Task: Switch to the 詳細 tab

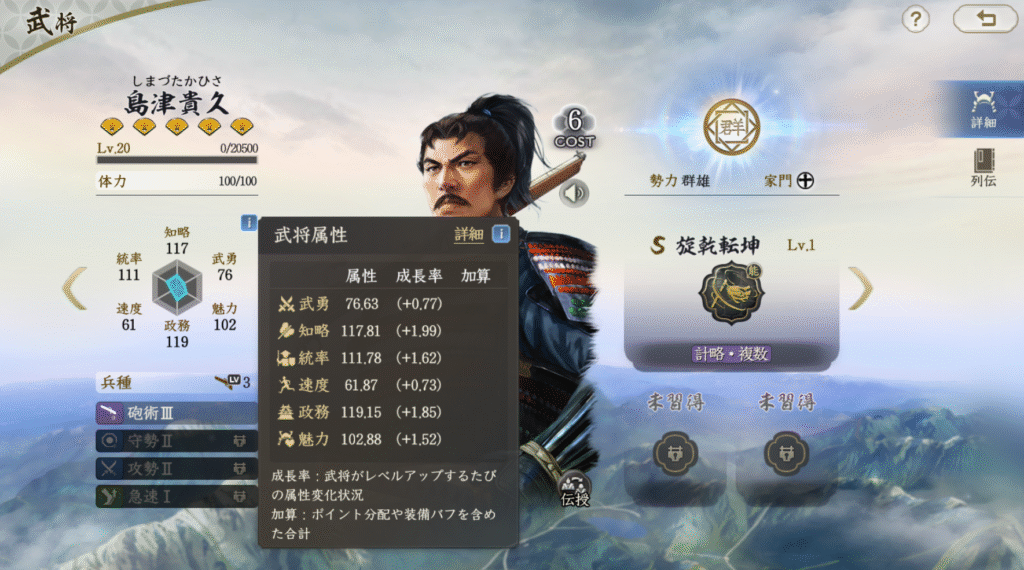Action: click(983, 109)
